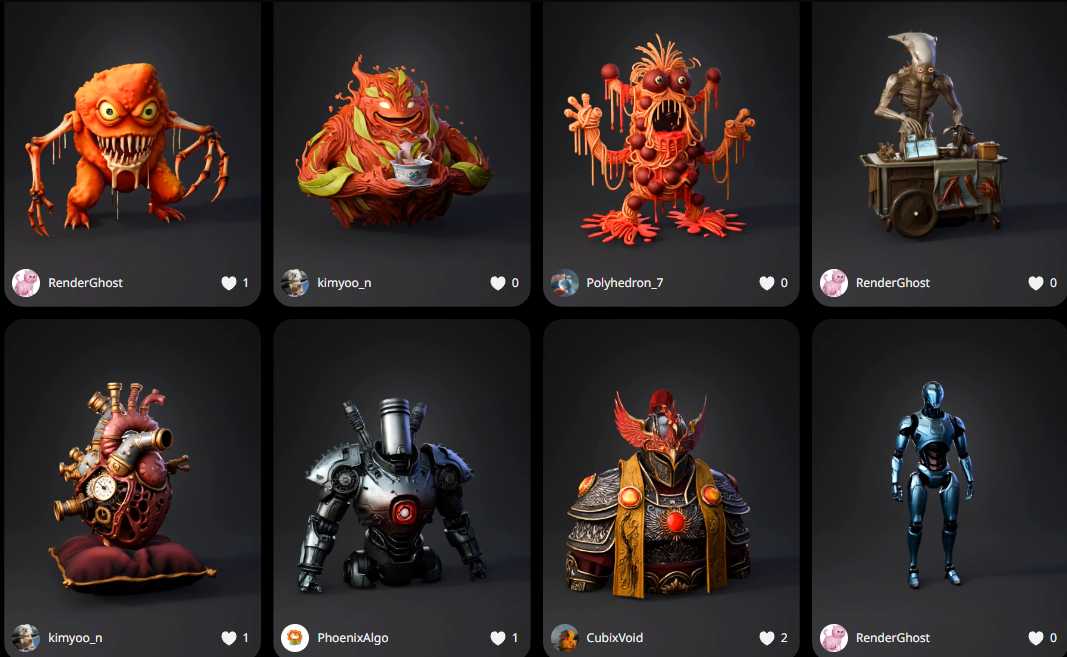Visit Polyhedron_7's profile
The image size is (1067, 657).
[625, 283]
